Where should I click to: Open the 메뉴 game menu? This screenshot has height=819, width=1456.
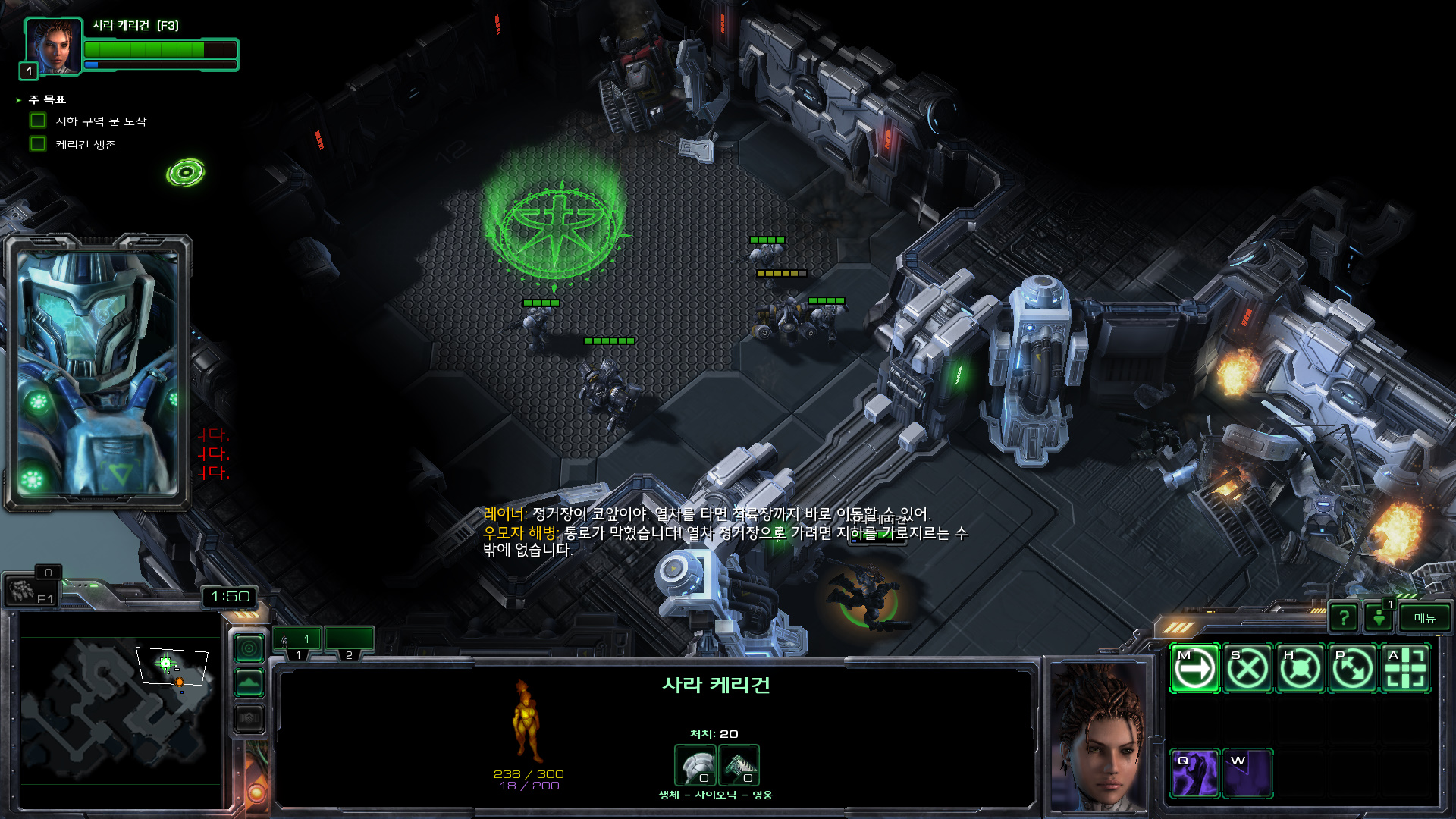1424,618
